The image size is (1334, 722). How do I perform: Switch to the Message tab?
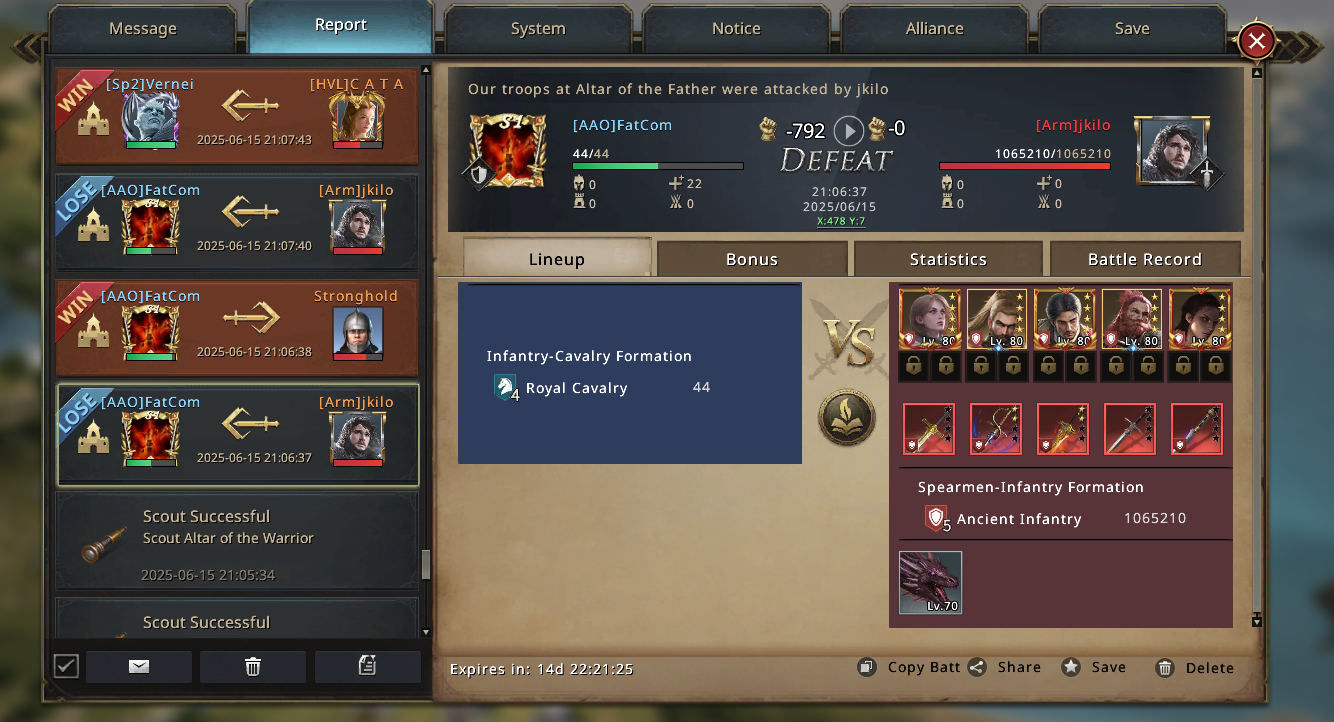tap(142, 29)
